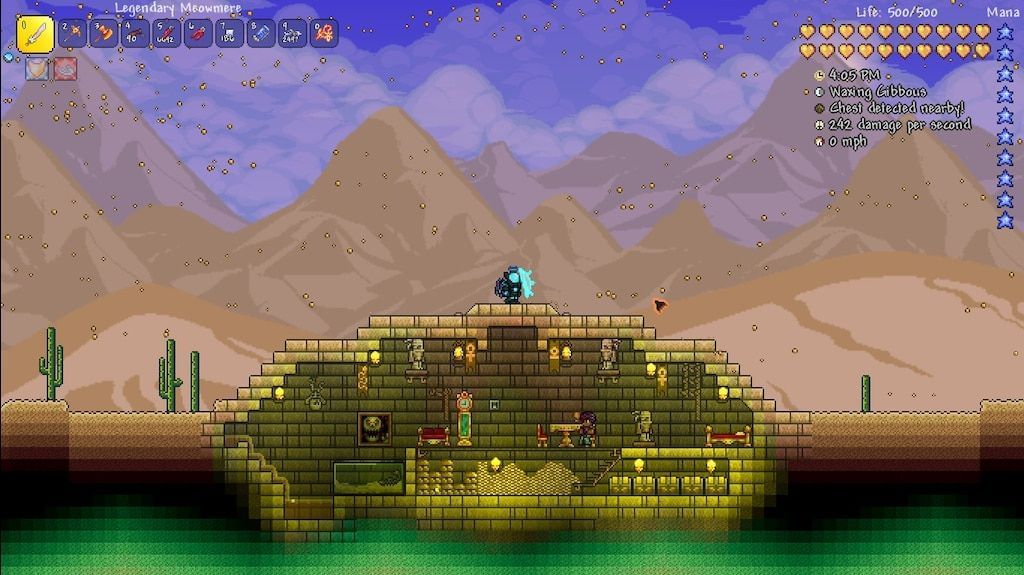Pick the hotbar item stacked at 90

pos(135,34)
